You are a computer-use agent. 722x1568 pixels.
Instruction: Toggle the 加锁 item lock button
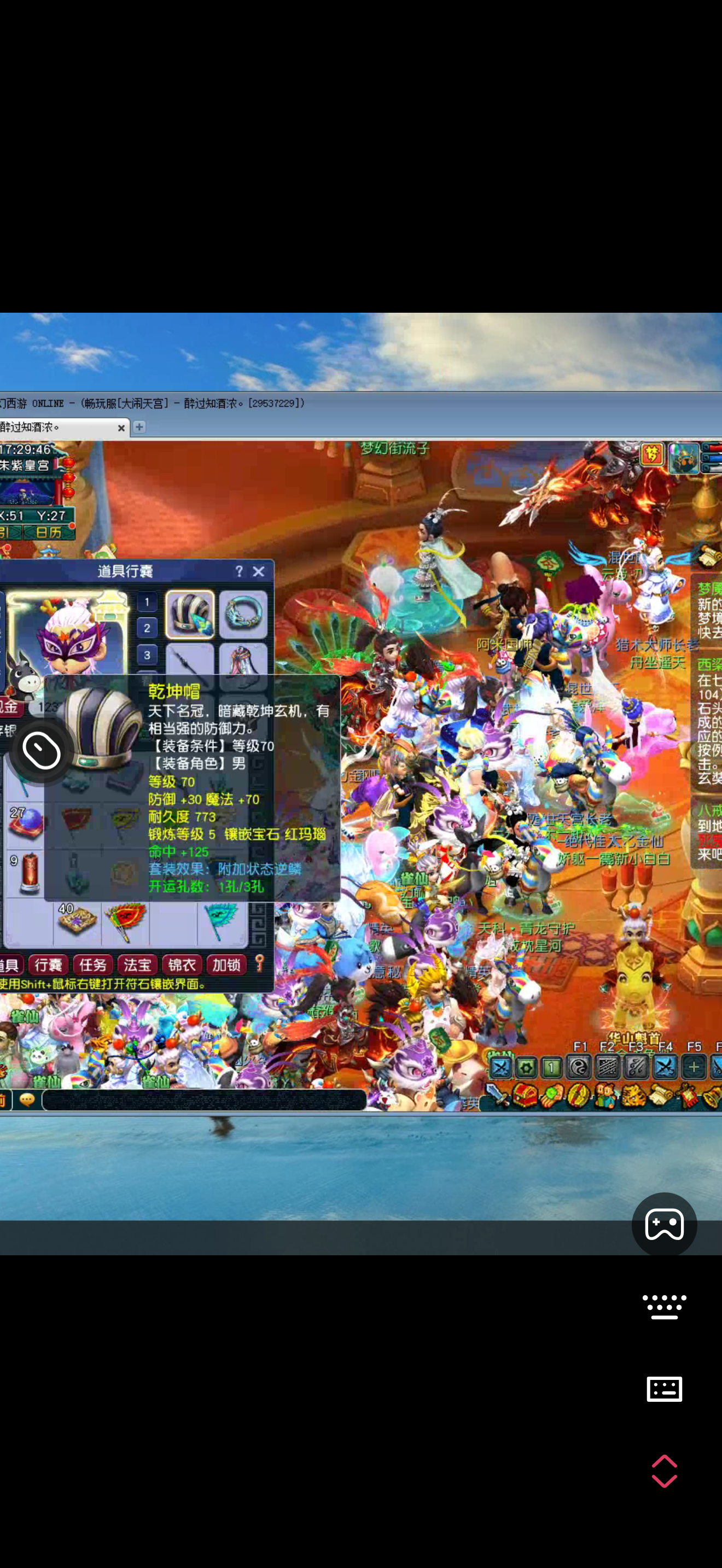click(226, 965)
